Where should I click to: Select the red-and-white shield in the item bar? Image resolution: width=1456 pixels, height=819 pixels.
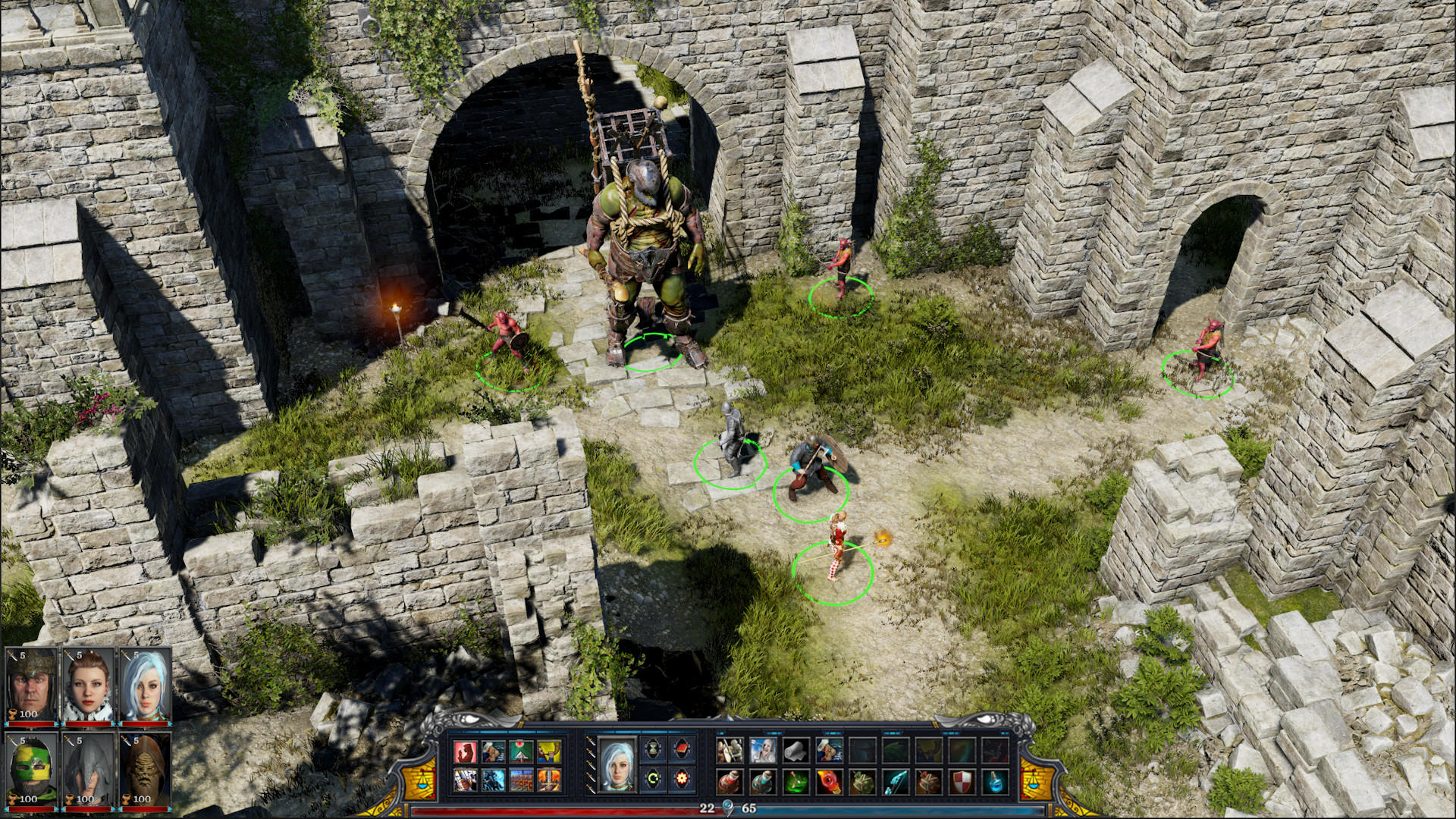(963, 780)
